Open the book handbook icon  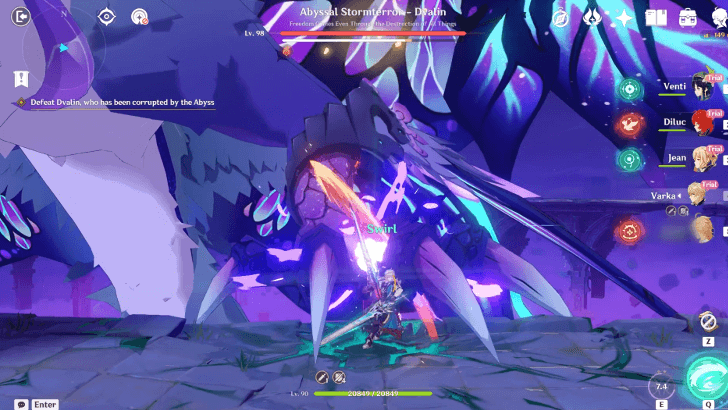pos(656,18)
